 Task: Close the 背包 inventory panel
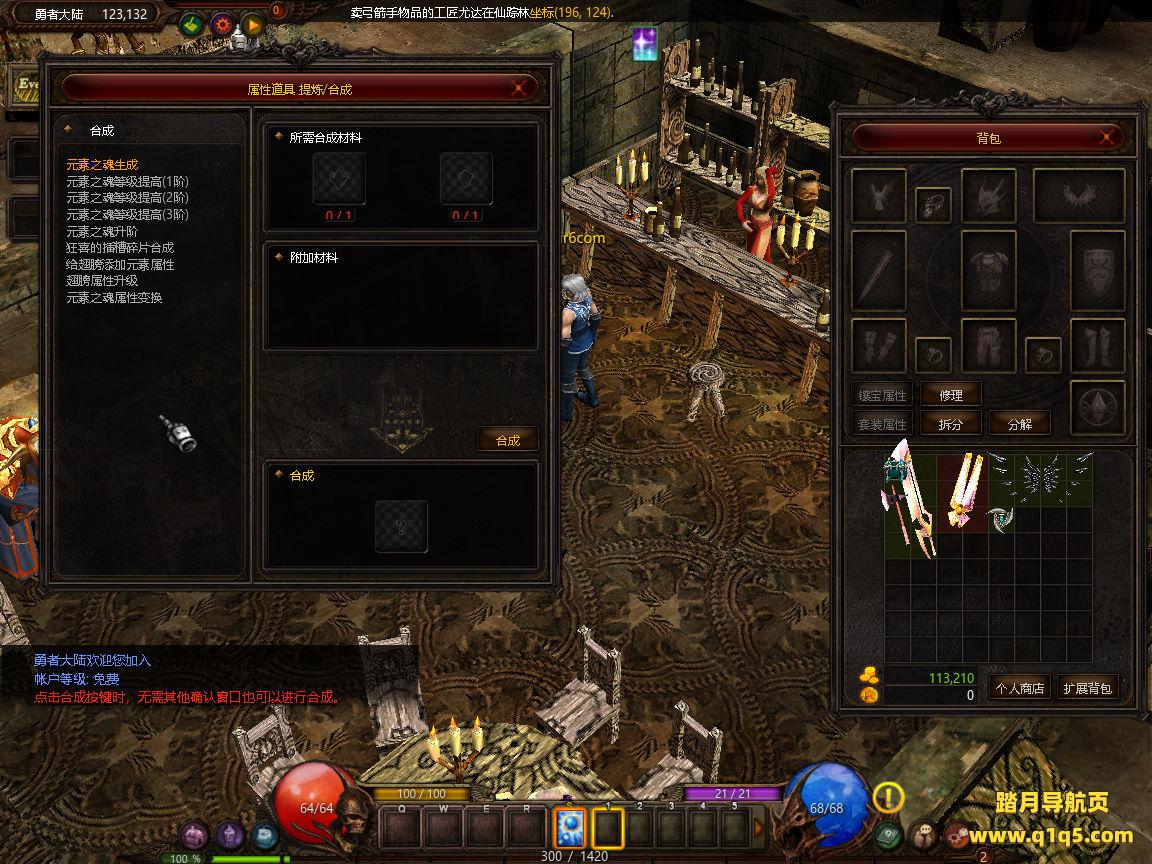point(1107,137)
